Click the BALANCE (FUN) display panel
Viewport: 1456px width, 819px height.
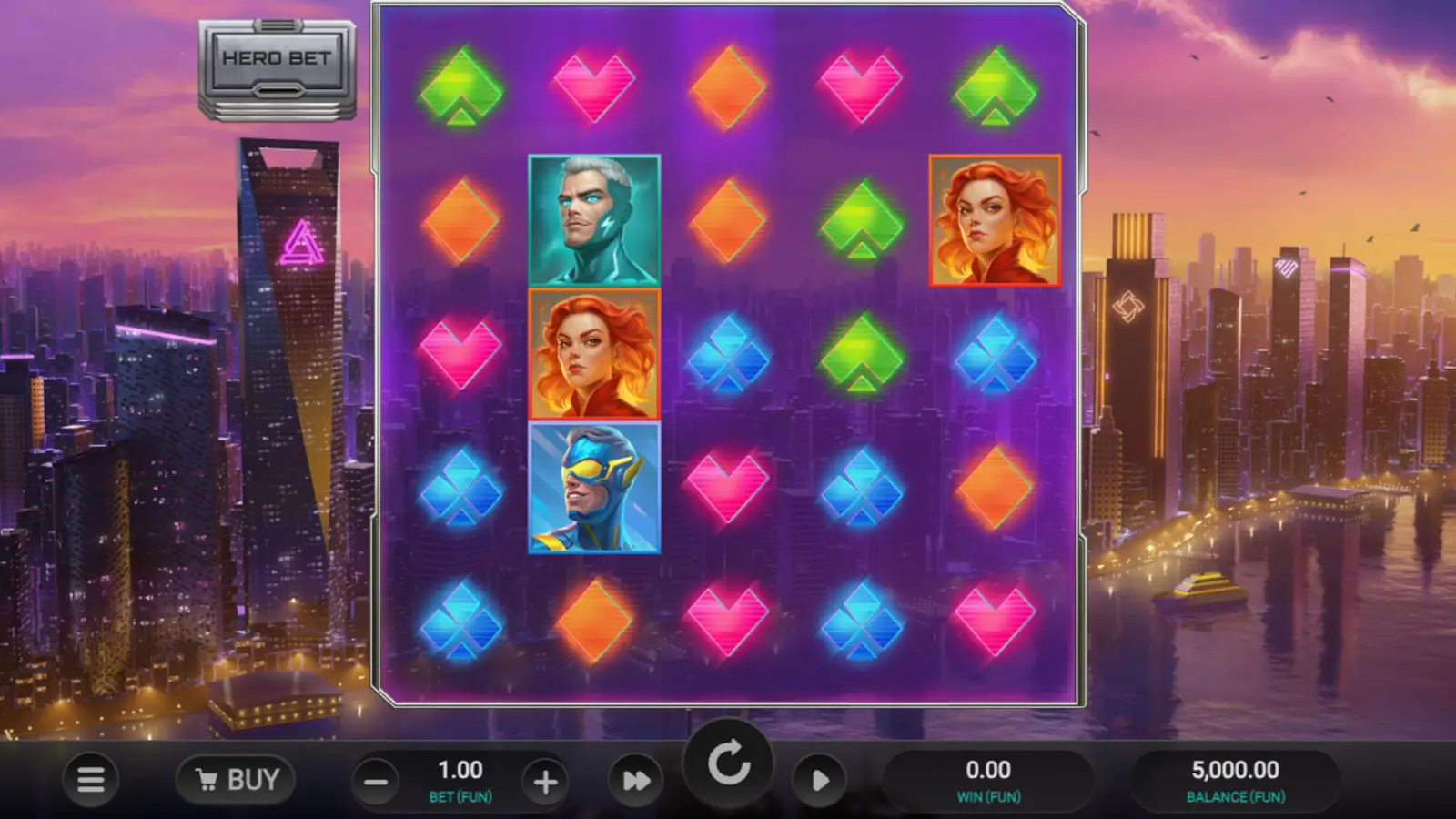pos(1236,778)
